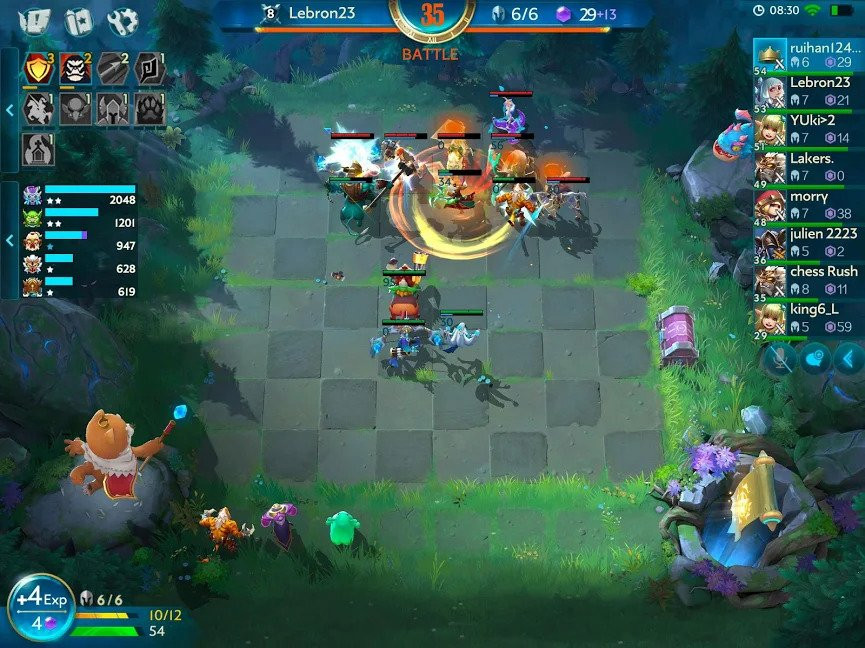Viewport: 865px width, 648px height.
Task: Open the scroll icon in the top bar
Action: click(33, 22)
